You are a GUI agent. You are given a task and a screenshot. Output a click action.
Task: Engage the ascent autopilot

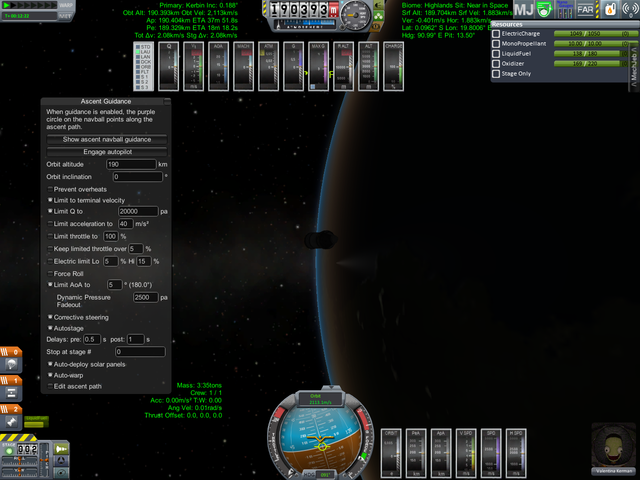click(x=108, y=151)
